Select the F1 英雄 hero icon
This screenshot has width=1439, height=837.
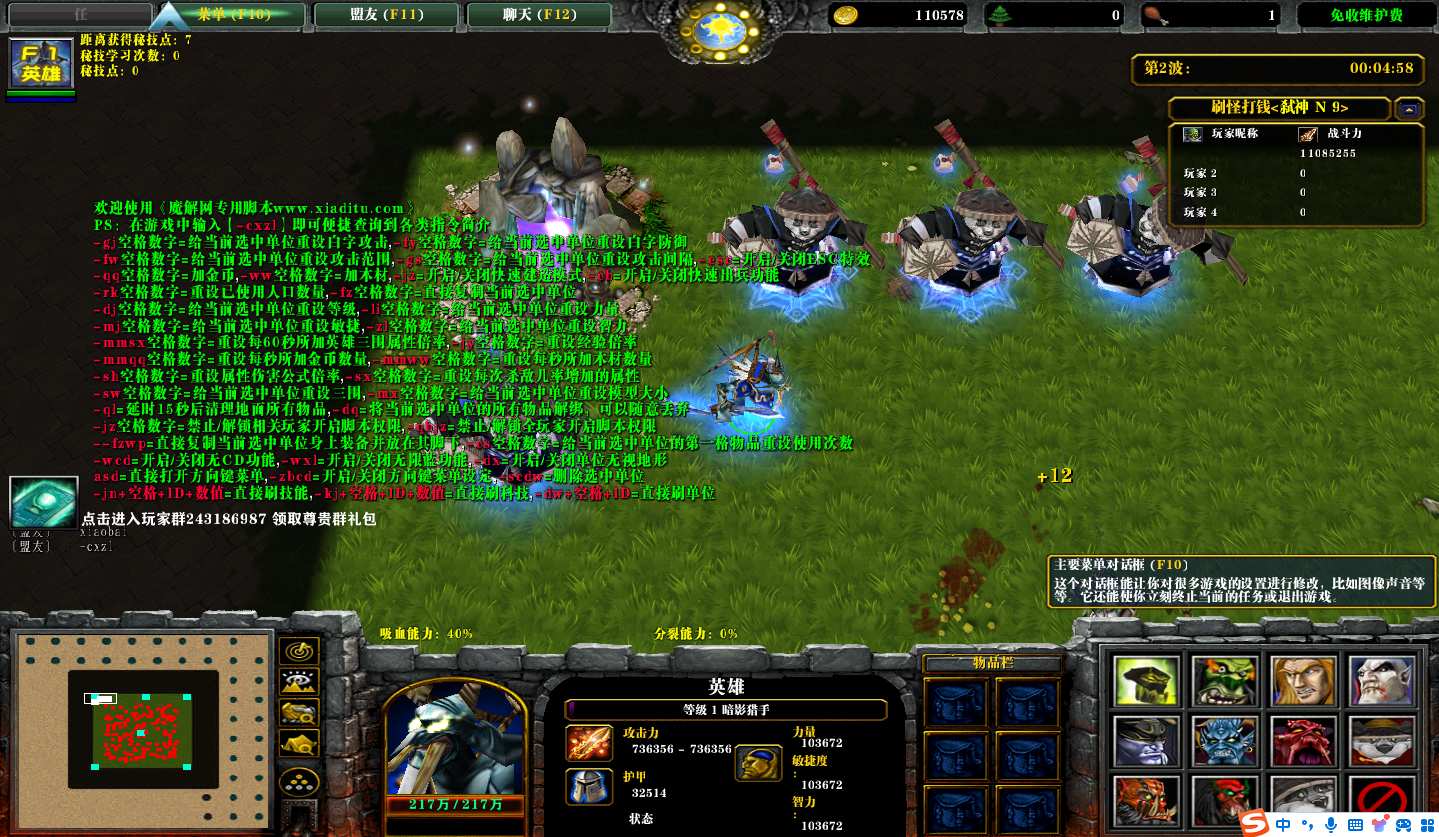tap(41, 63)
